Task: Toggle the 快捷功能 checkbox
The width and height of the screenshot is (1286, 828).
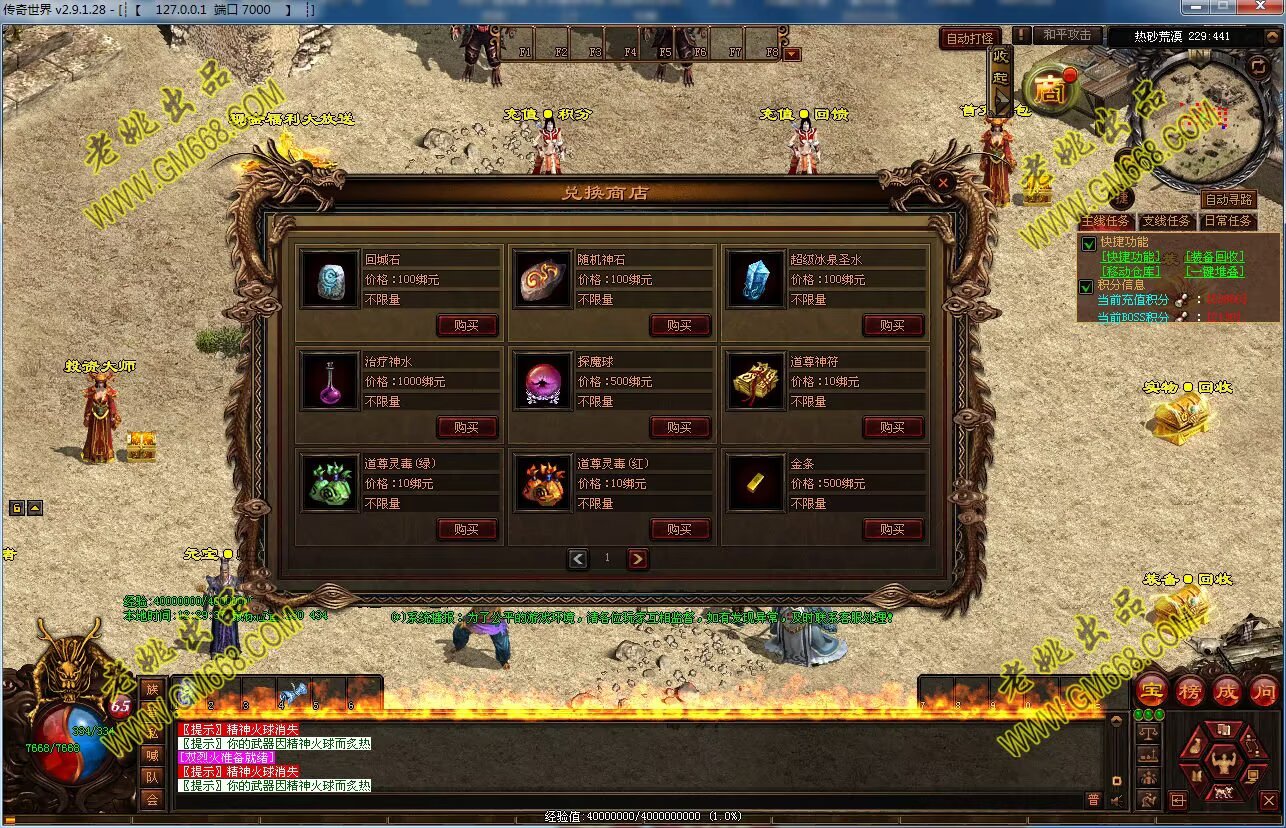Action: tap(1089, 243)
